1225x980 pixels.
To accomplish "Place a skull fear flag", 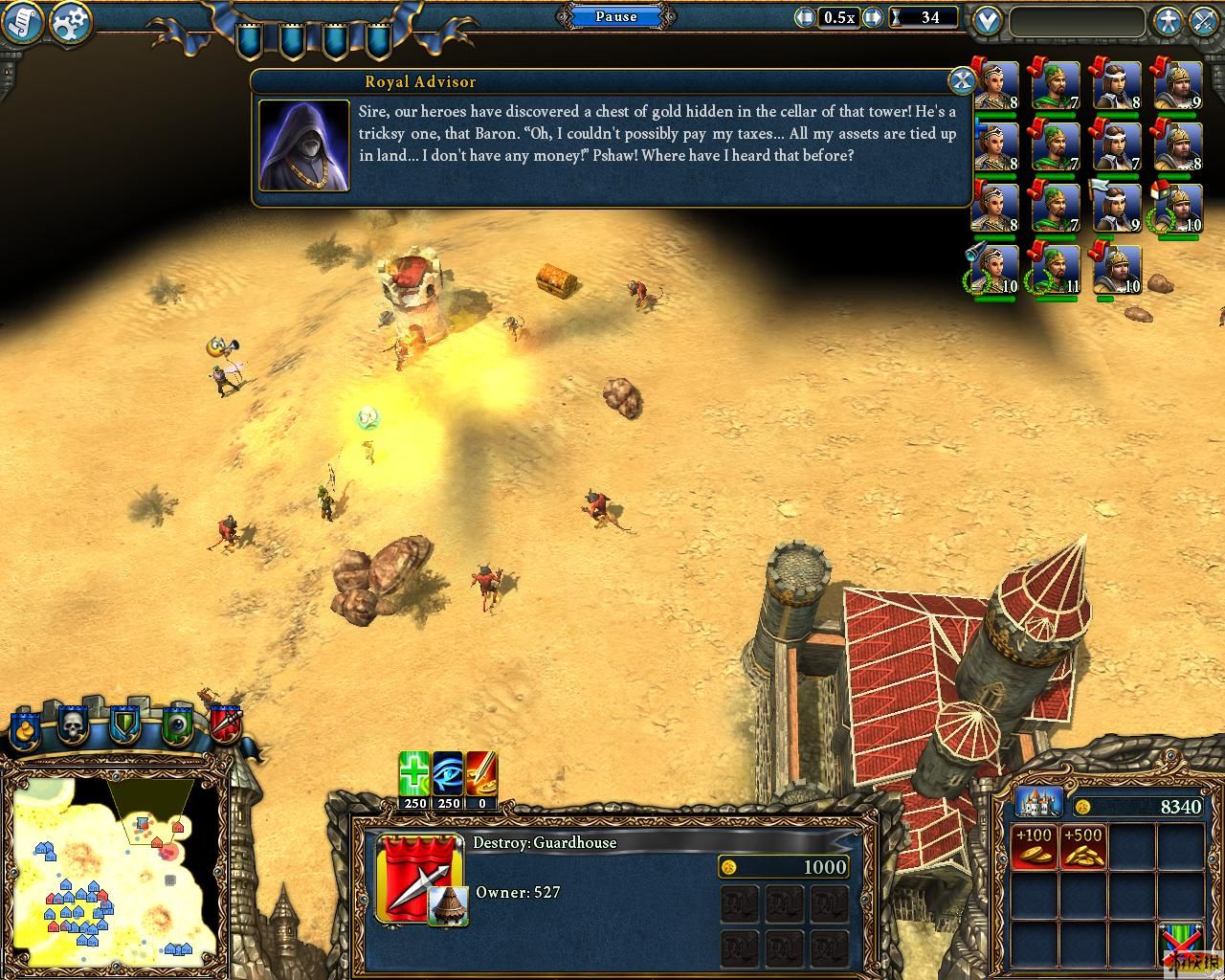I will [x=73, y=727].
